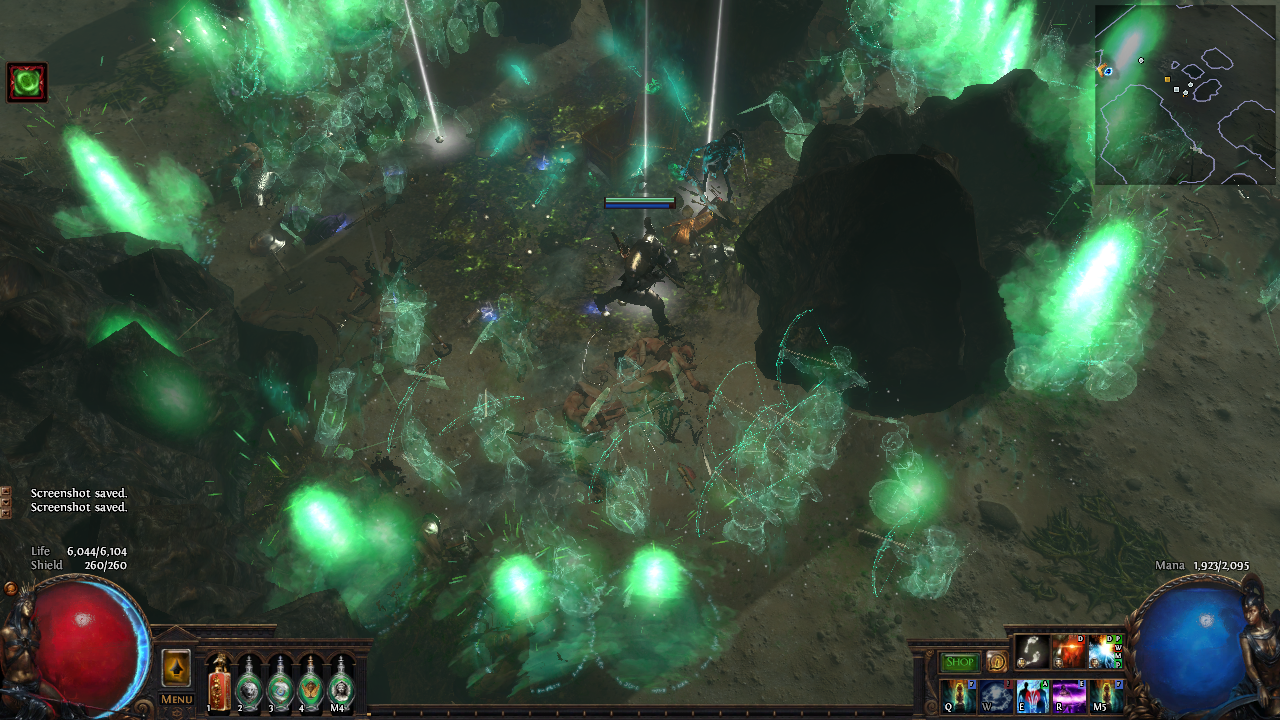Click the green glowing figure skill labeled M5
Viewport: 1280px width, 720px height.
point(1105,695)
